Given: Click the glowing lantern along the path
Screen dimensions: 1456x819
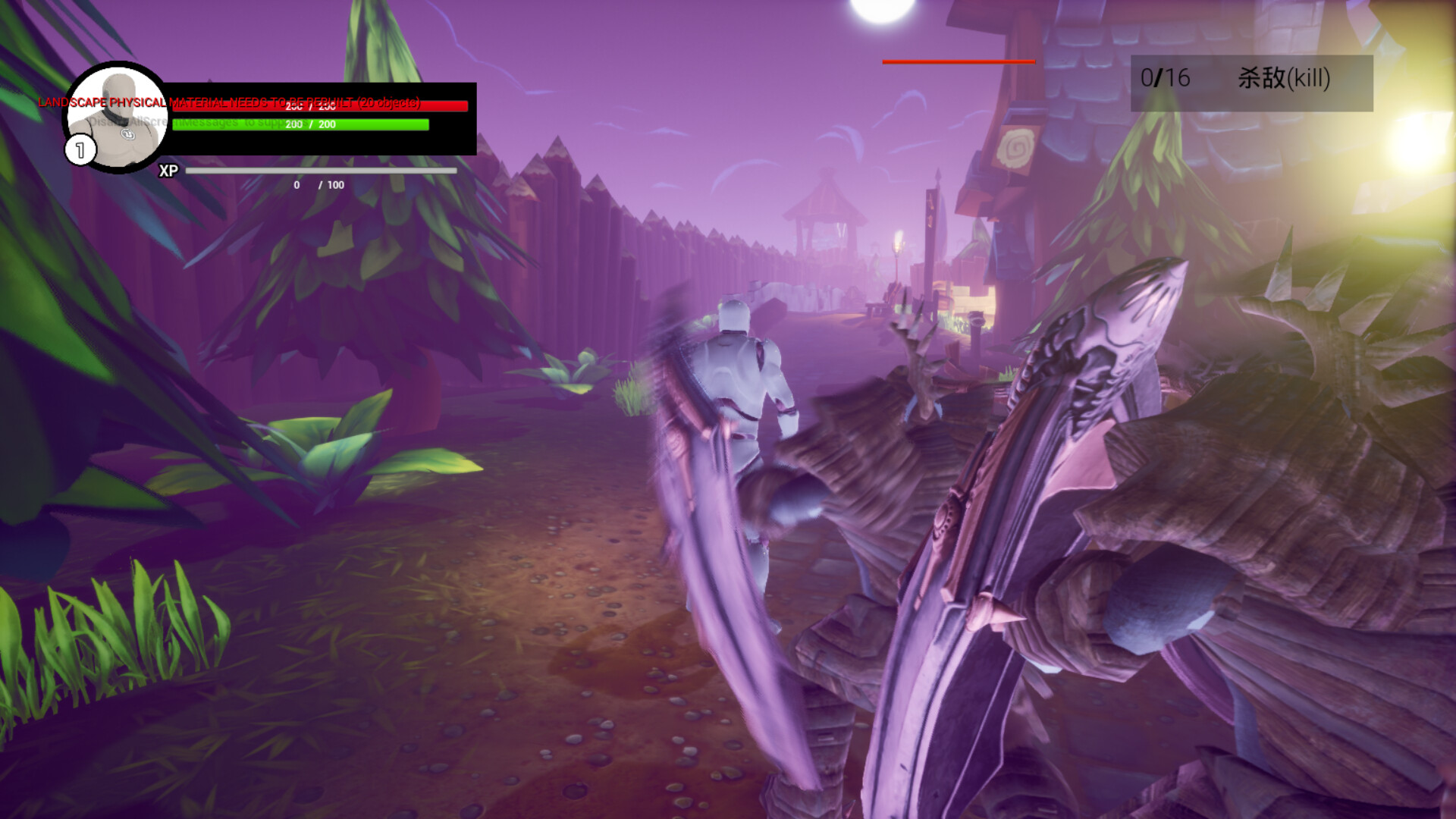Looking at the screenshot, I should (899, 244).
